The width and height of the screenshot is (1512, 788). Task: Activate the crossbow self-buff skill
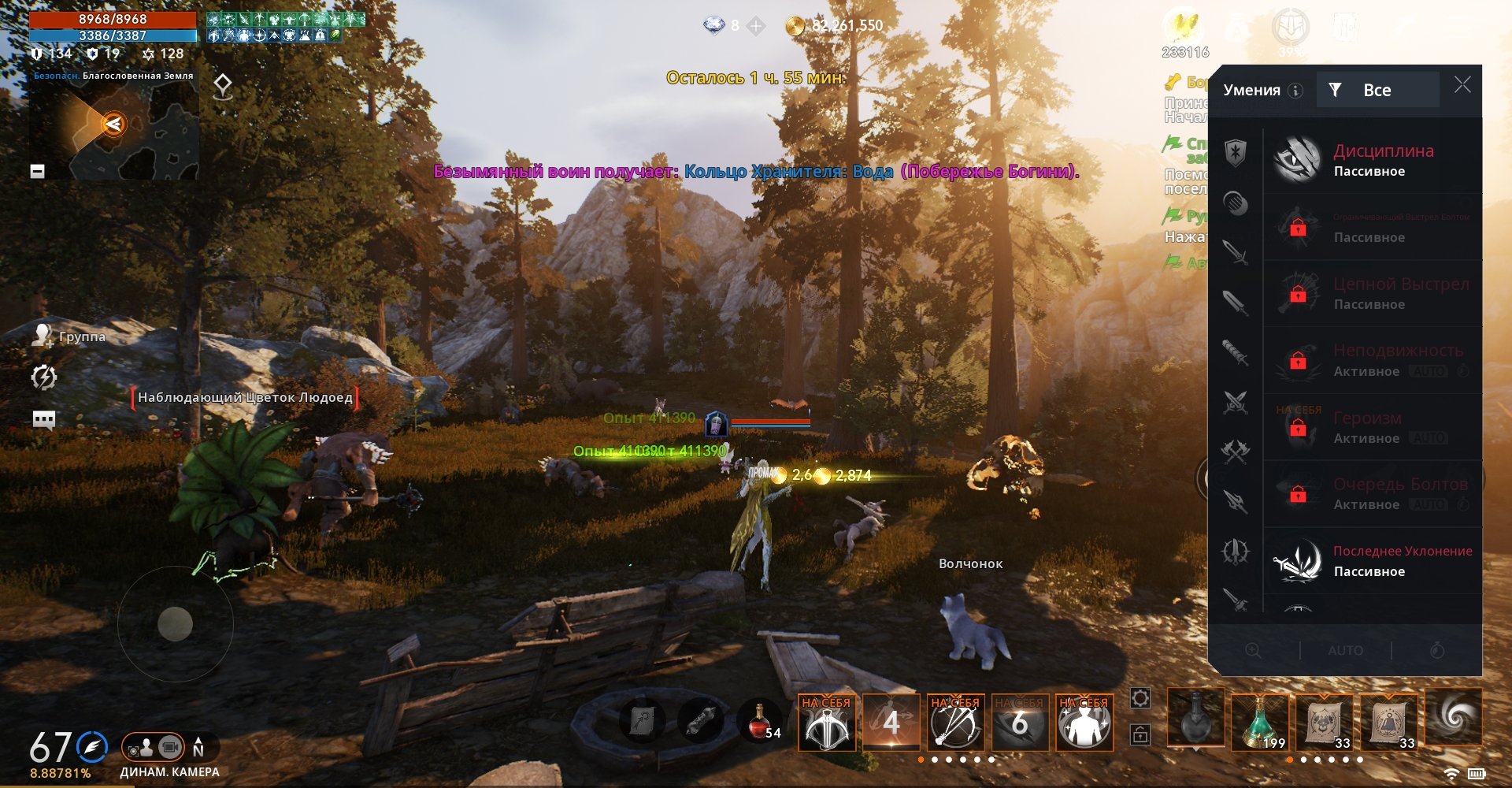point(827,723)
